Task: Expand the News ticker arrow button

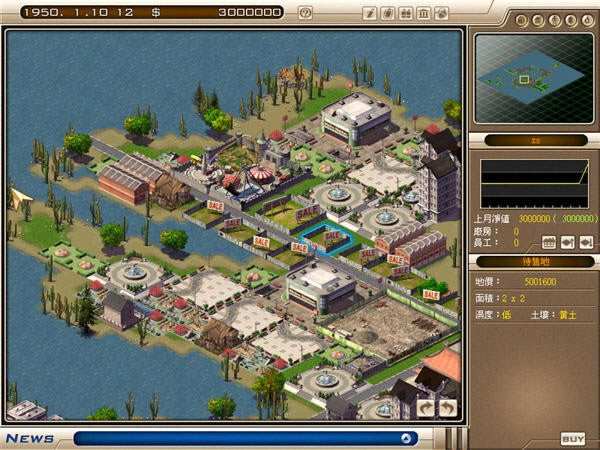Action: pos(406,438)
